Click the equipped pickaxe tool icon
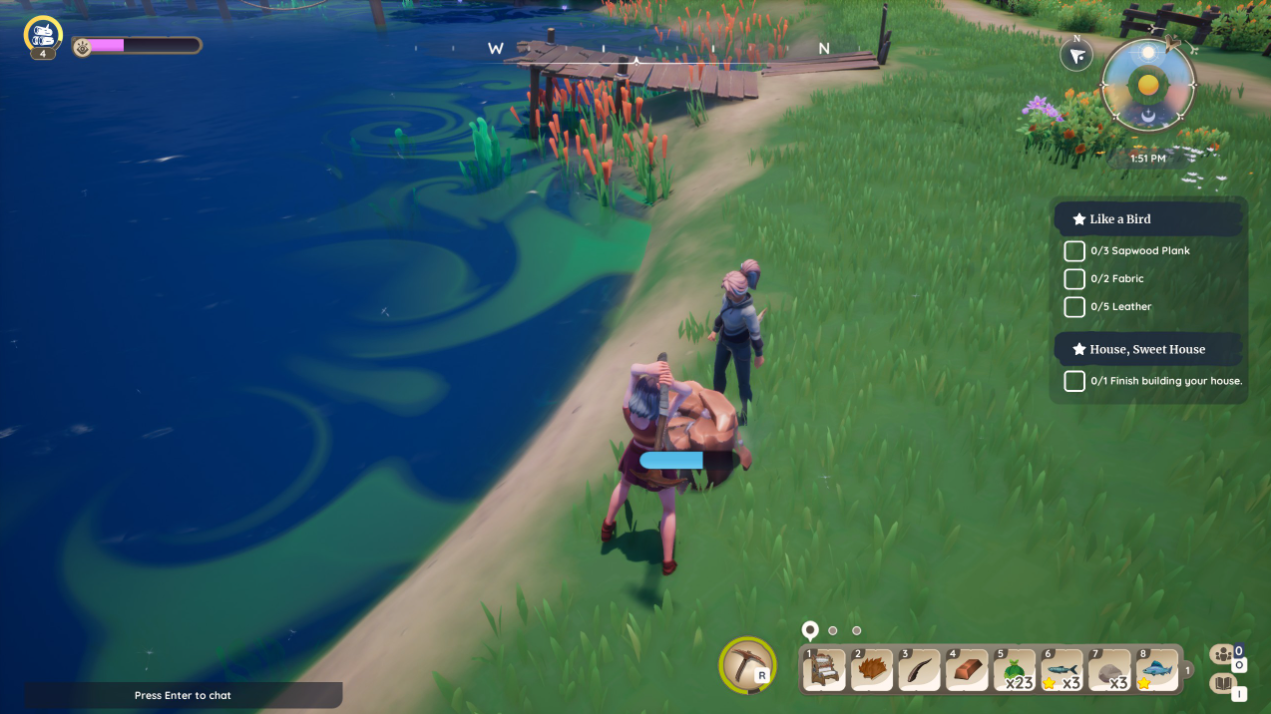Screen dimensions: 1271x714 coord(746,665)
